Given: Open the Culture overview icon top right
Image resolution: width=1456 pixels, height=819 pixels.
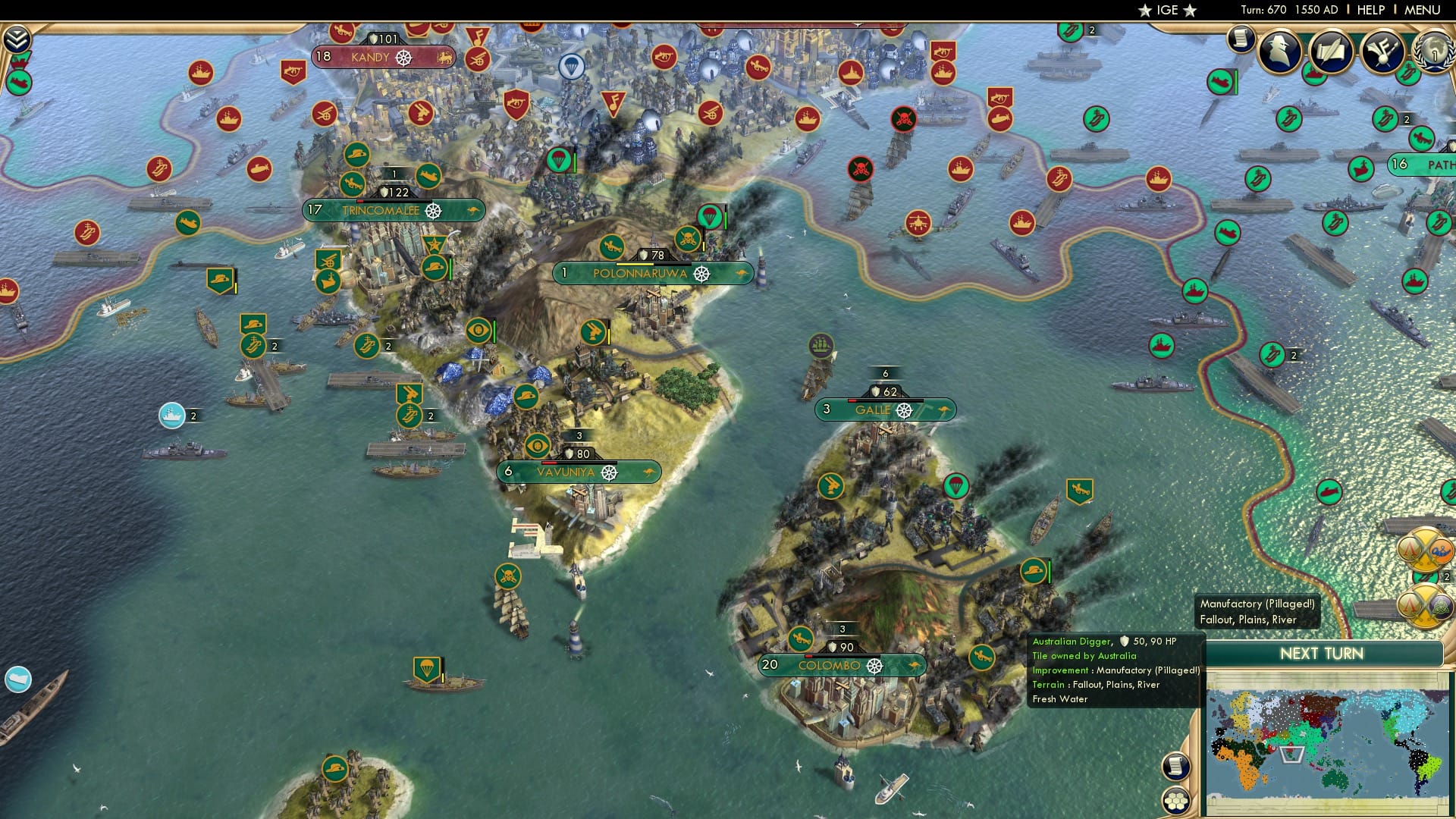Looking at the screenshot, I should (x=1382, y=52).
